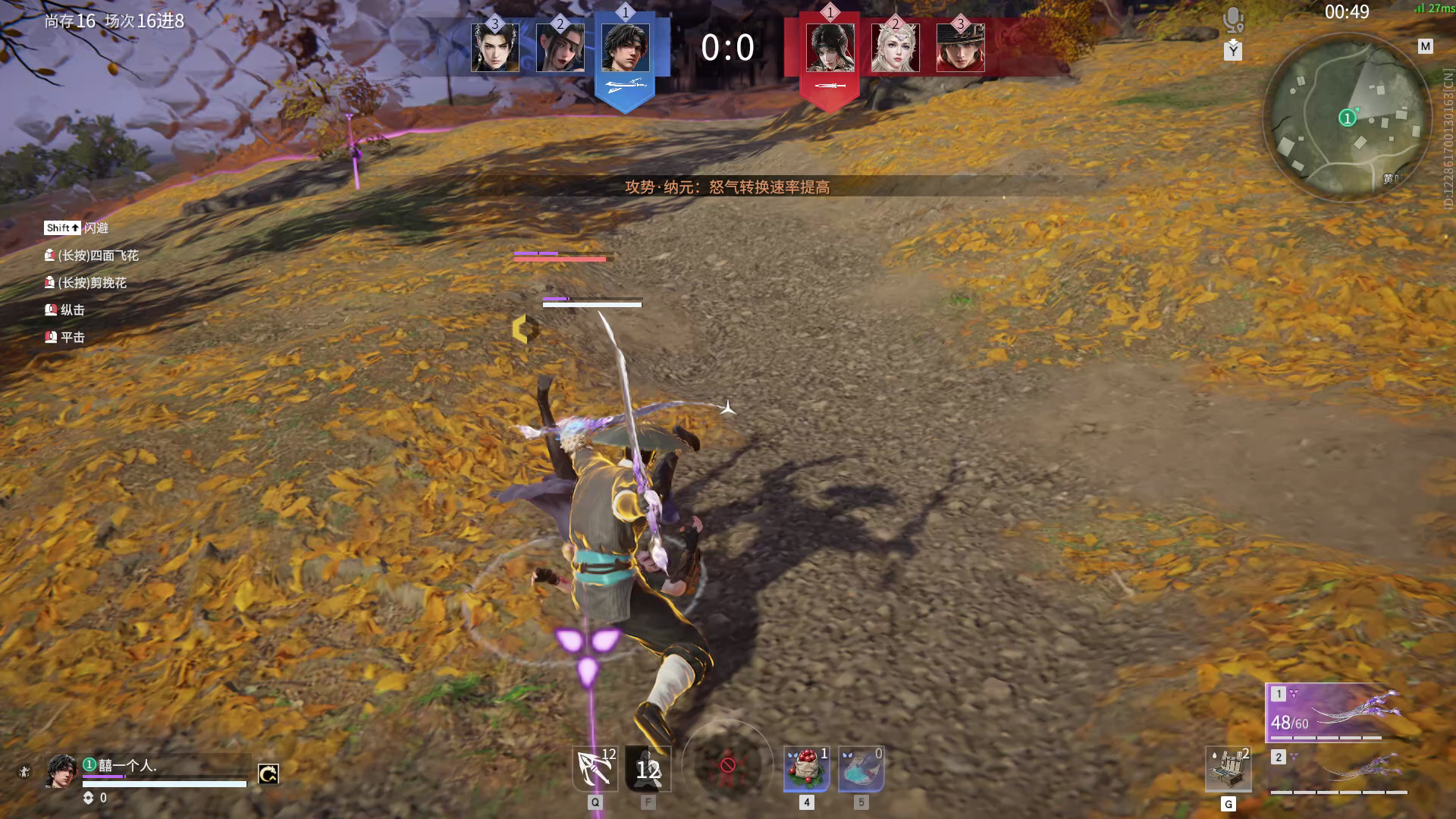Viewport: 1456px width, 819px height.
Task: Activate the F ability with 12 charges
Action: (648, 770)
